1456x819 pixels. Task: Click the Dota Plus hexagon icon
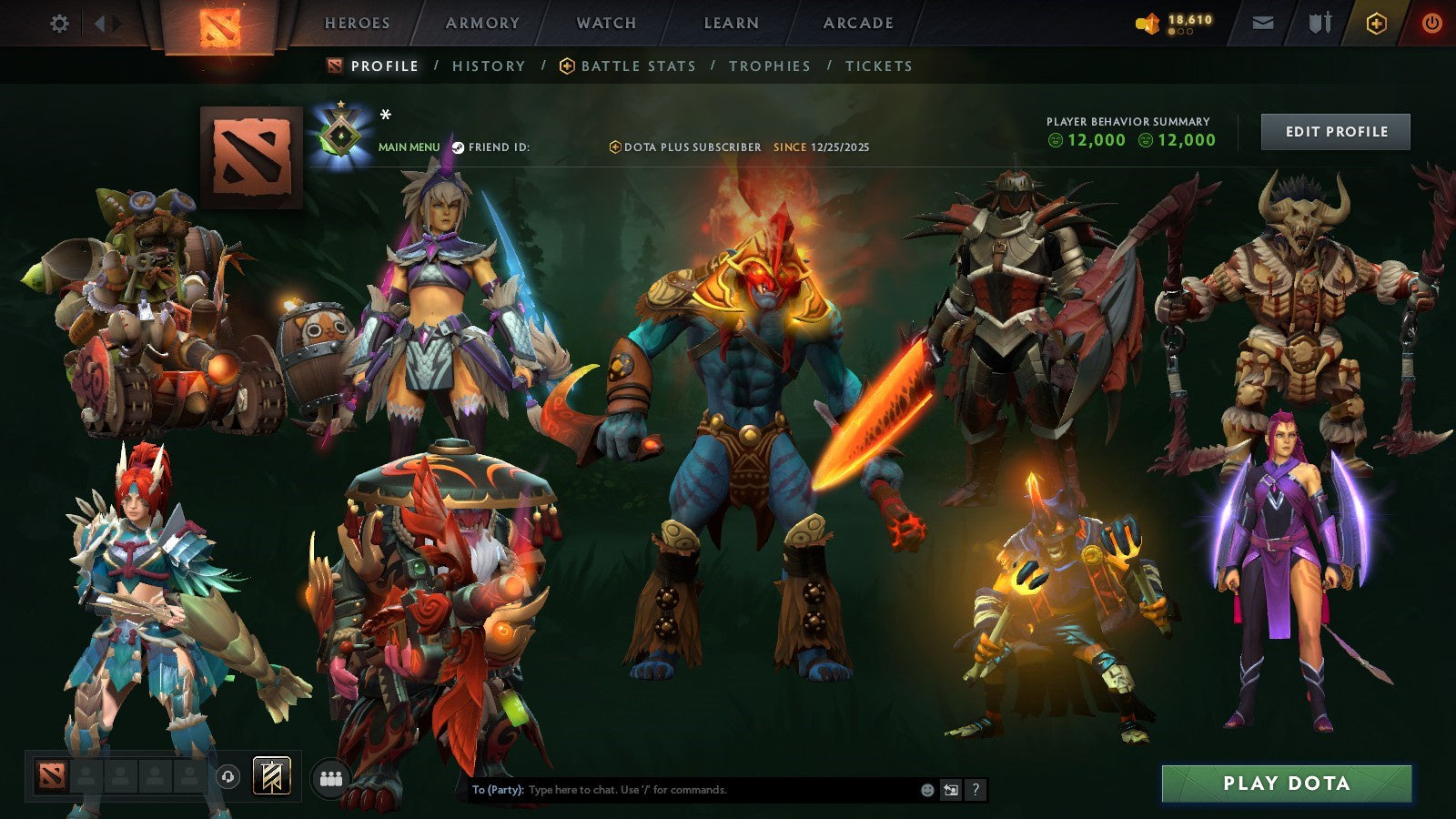tap(1376, 22)
